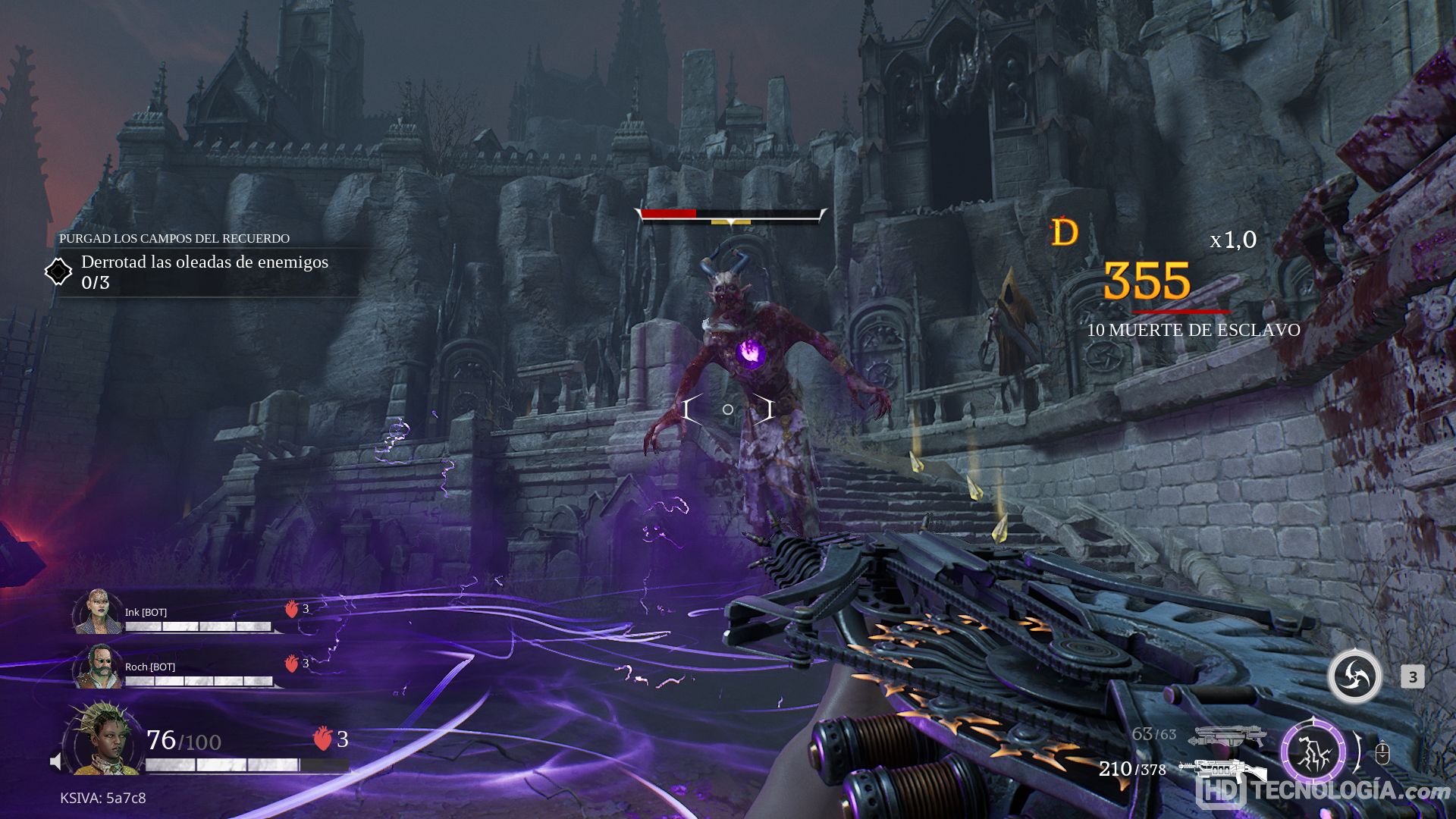Select the enemy waves objective tracker
Image resolution: width=1456 pixels, height=819 pixels.
coord(203,271)
